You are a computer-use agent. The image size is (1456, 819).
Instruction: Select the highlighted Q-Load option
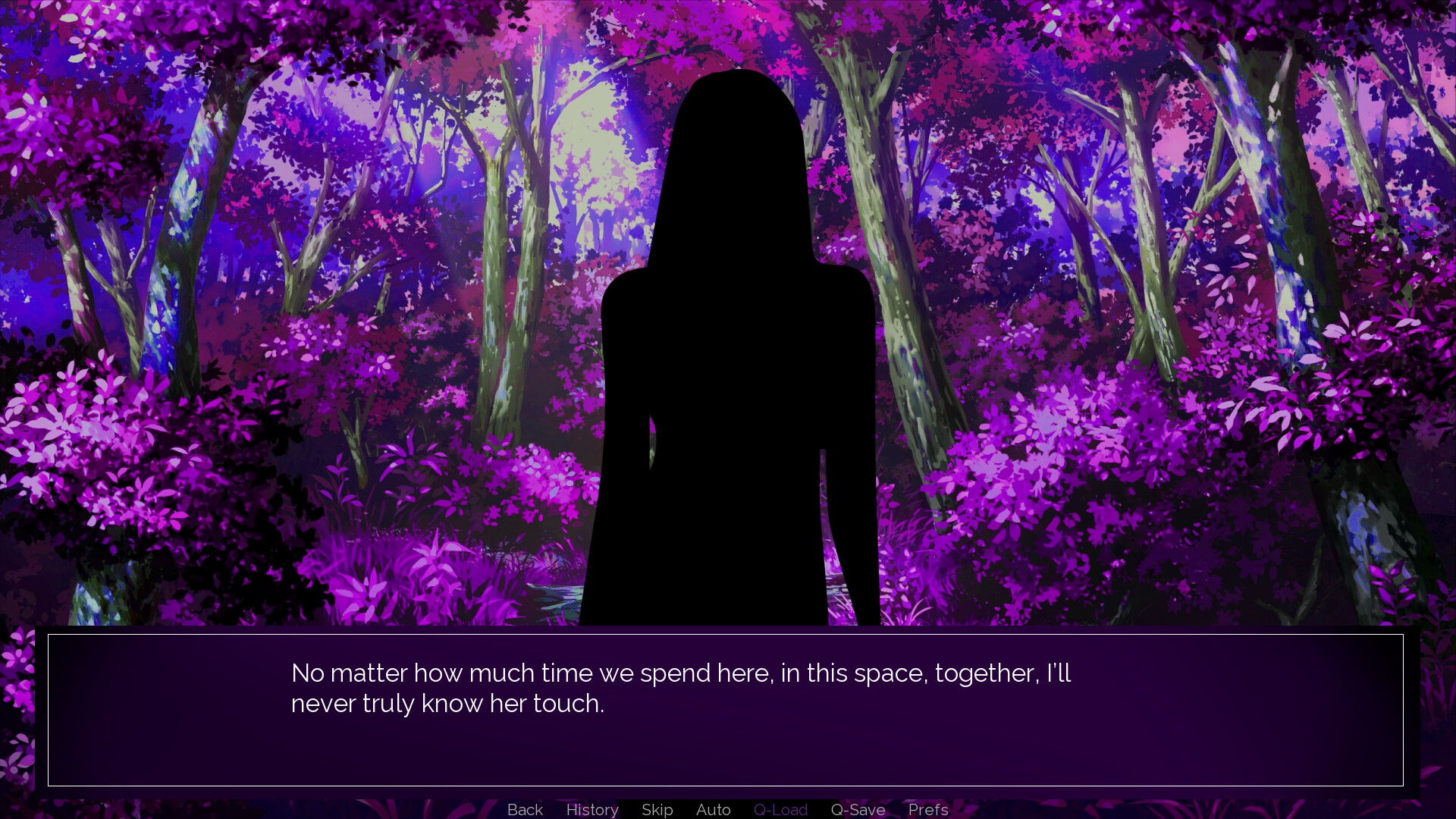pyautogui.click(x=780, y=809)
